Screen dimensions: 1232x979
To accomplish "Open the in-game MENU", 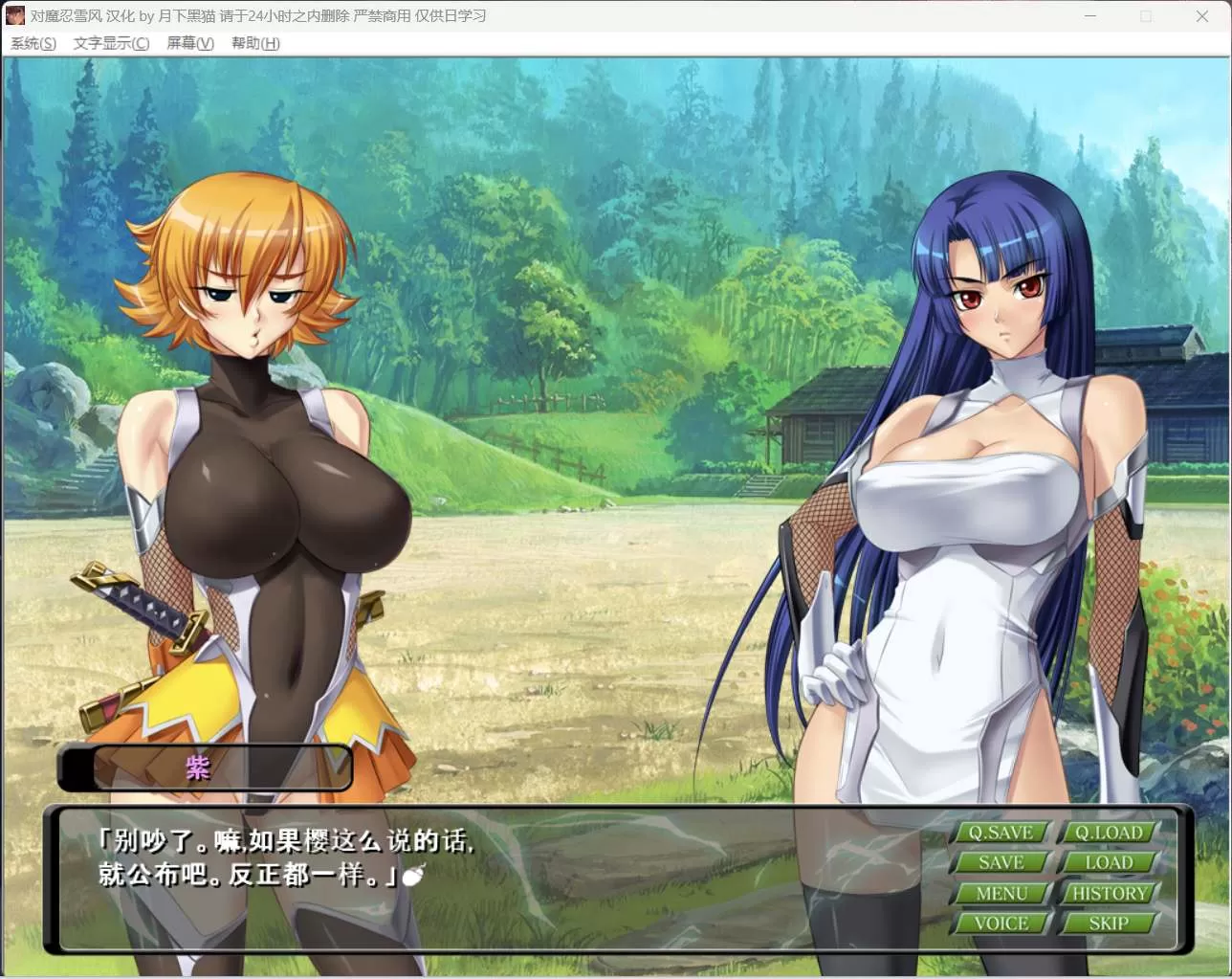I will point(1001,893).
